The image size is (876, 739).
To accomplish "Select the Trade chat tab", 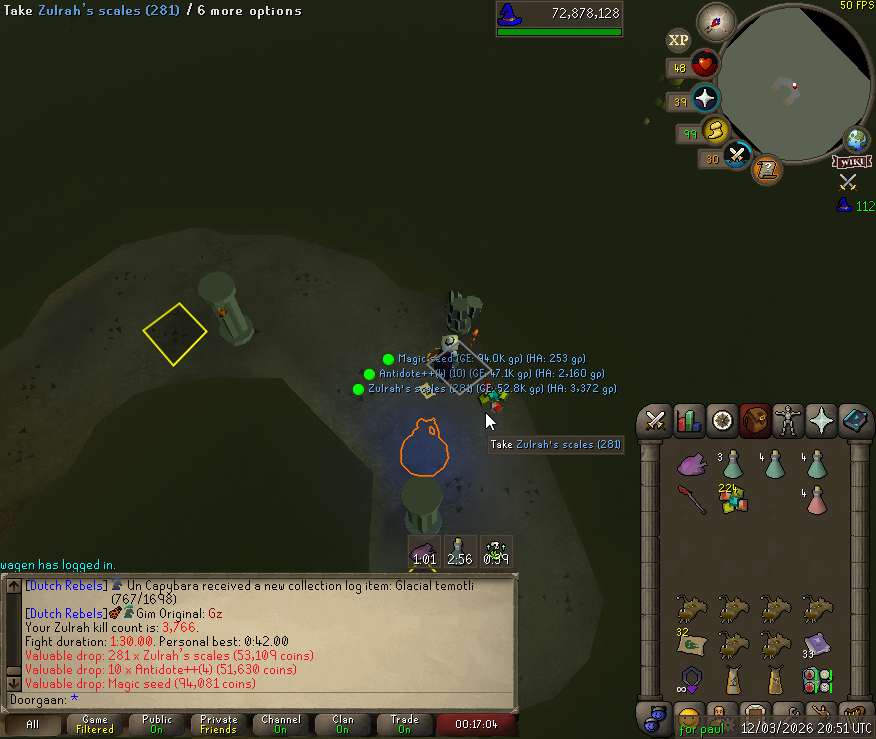I will coord(405,724).
